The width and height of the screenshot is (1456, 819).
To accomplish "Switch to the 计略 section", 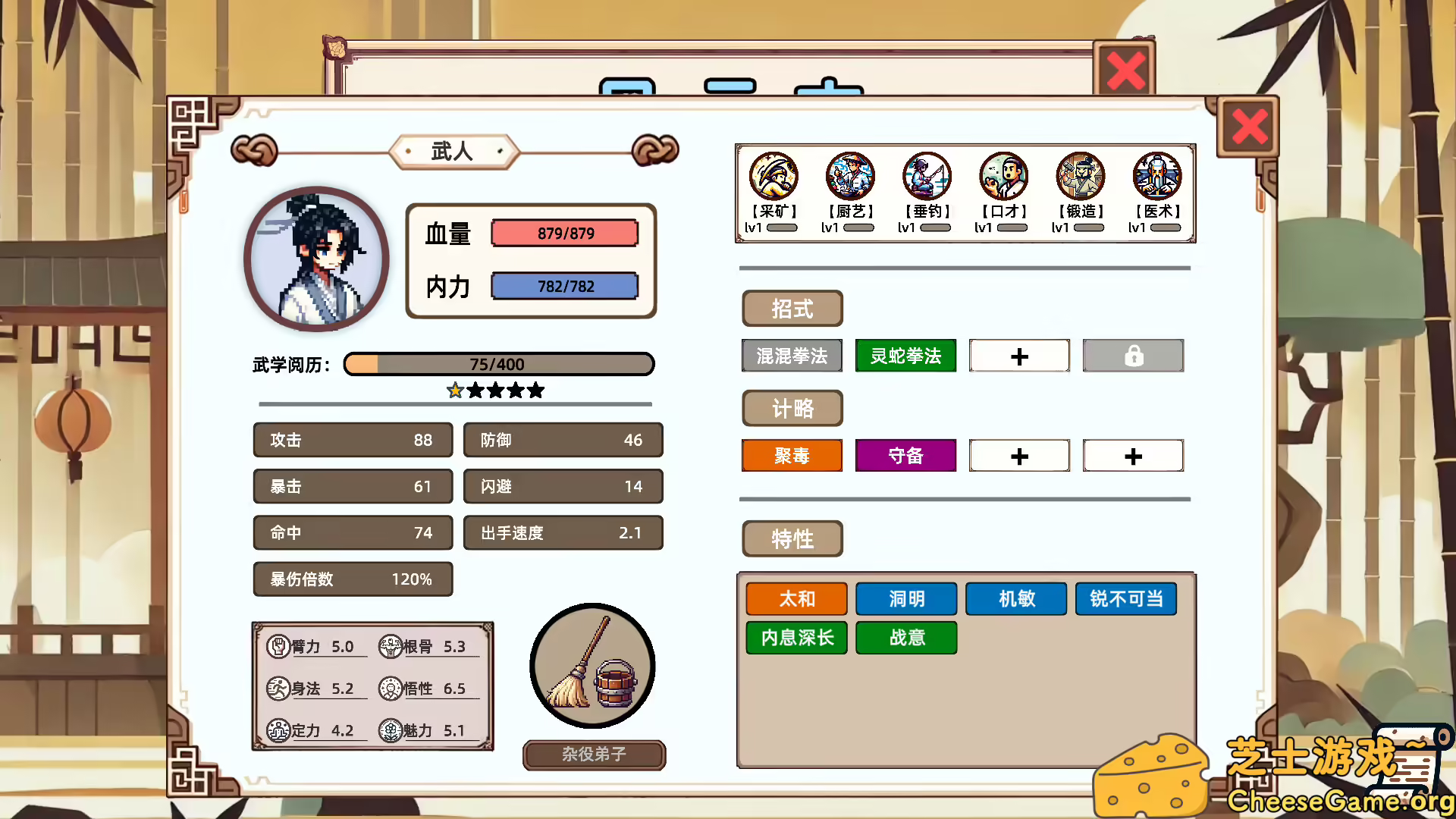I will [792, 408].
